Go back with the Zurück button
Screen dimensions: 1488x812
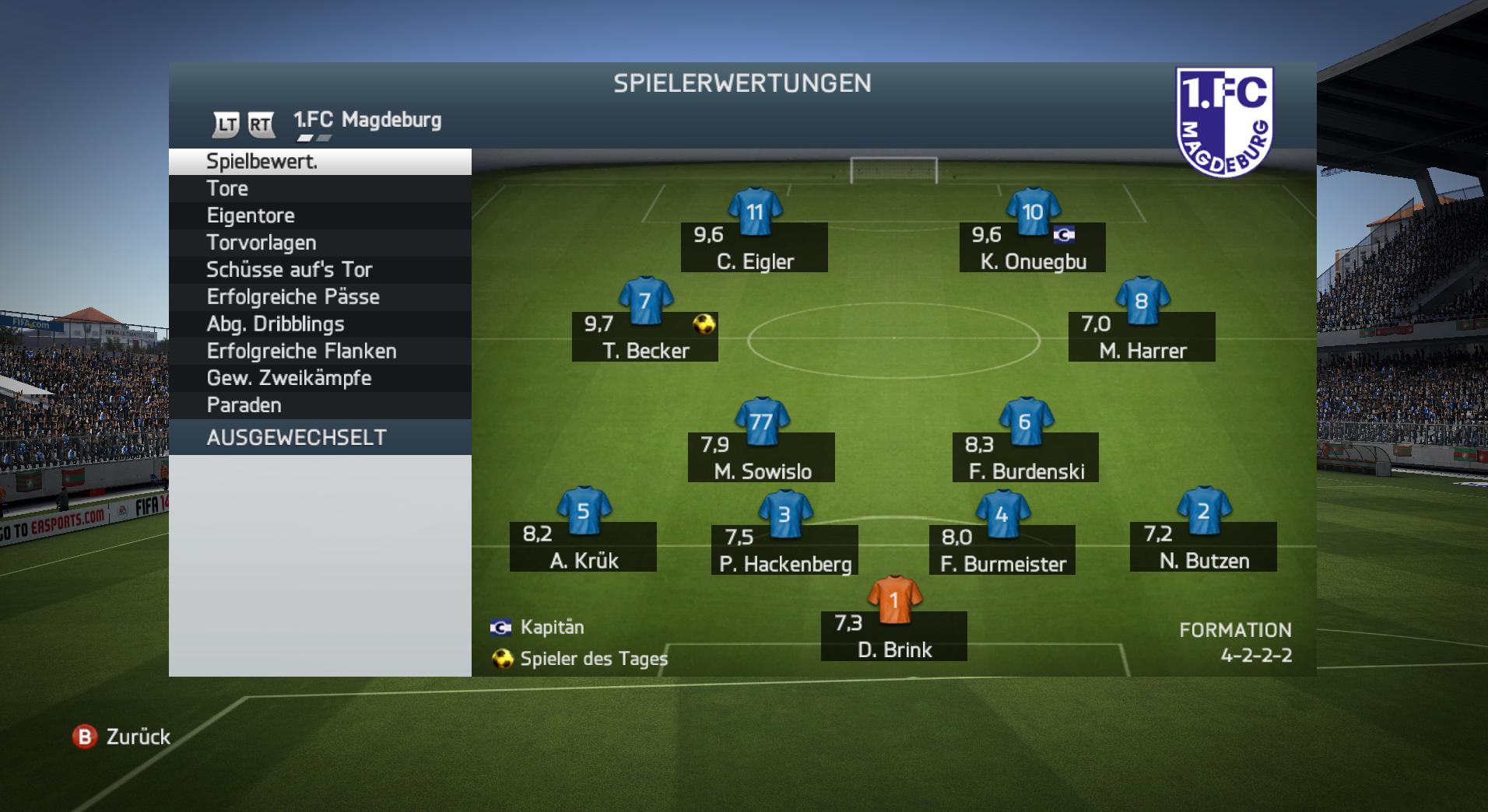pyautogui.click(x=122, y=737)
